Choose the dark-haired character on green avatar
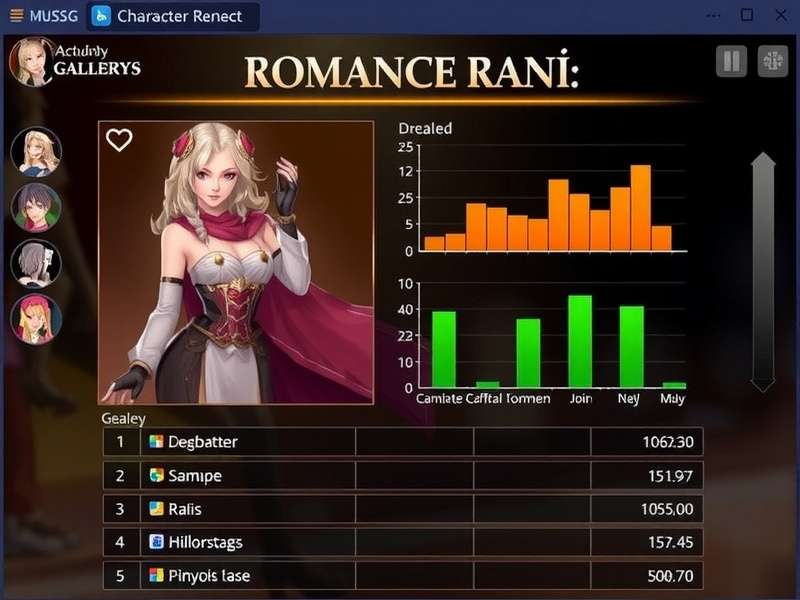Viewport: 800px width, 600px height. pyautogui.click(x=36, y=208)
